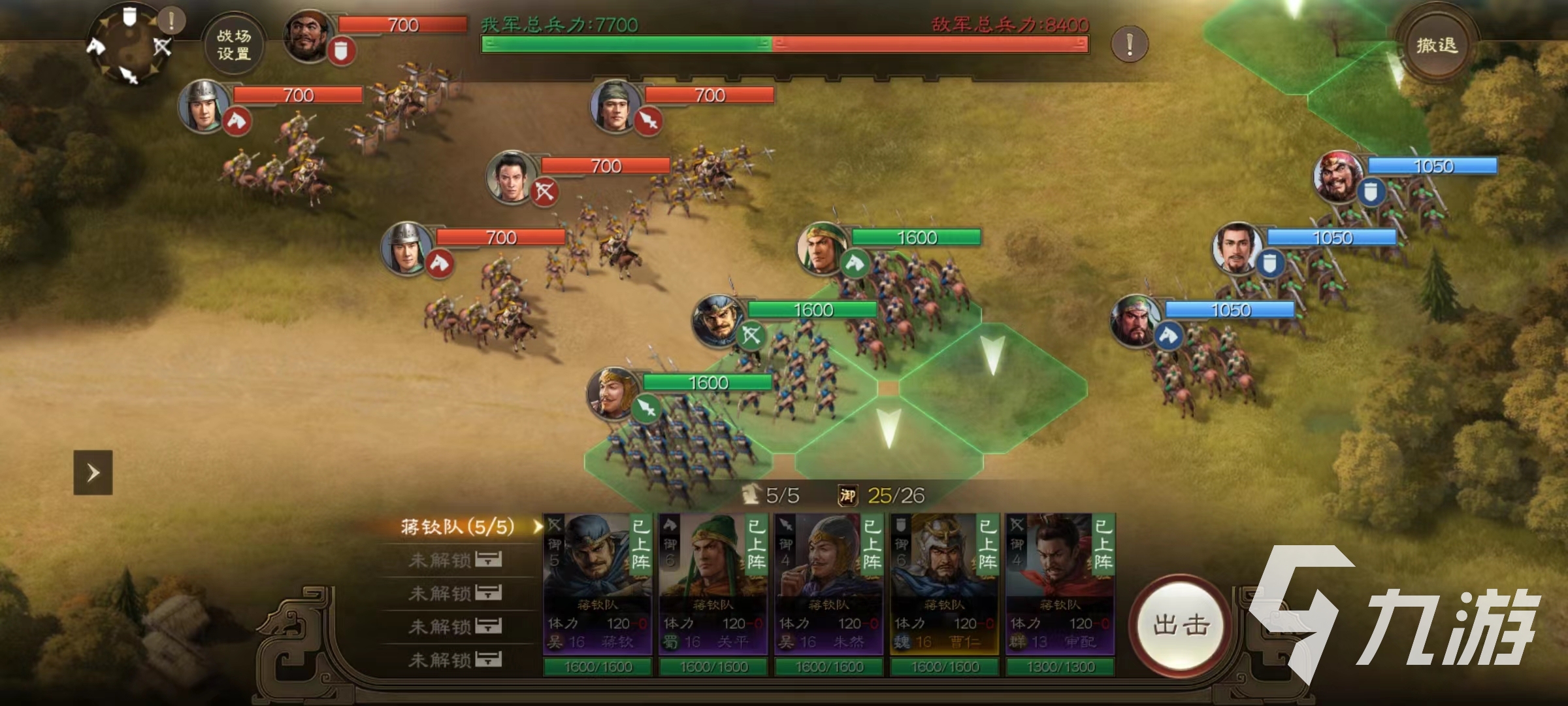1568x706 pixels.
Task: Show the troop strength info alert
Action: pyautogui.click(x=1130, y=44)
